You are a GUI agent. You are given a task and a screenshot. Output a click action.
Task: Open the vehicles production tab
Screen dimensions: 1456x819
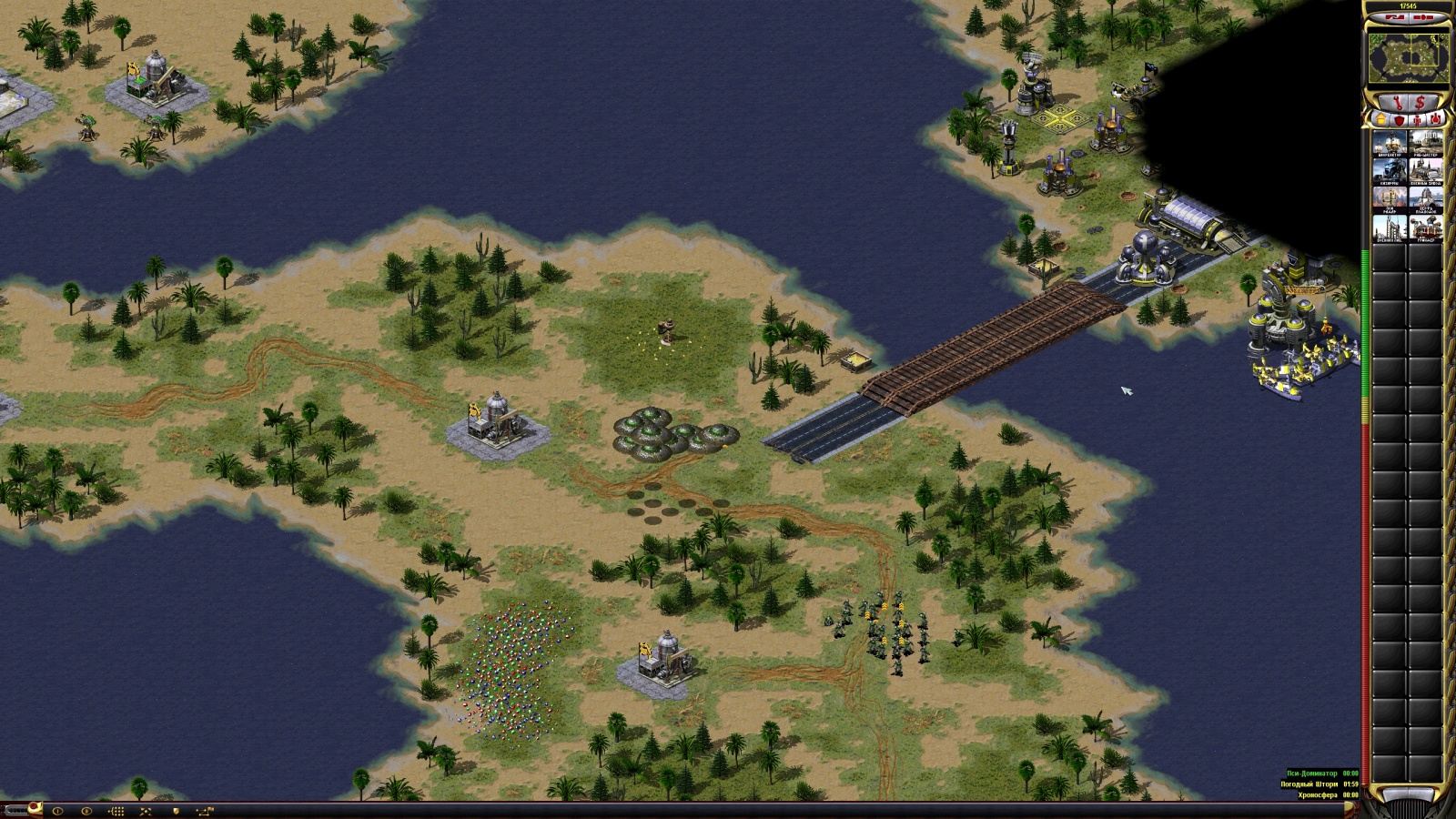[x=1435, y=119]
